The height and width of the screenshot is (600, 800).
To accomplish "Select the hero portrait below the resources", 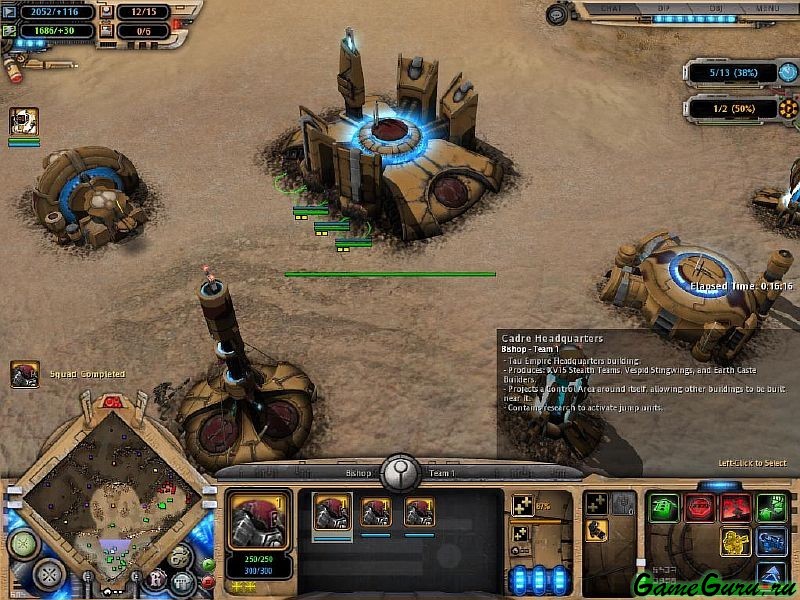I will (23, 122).
